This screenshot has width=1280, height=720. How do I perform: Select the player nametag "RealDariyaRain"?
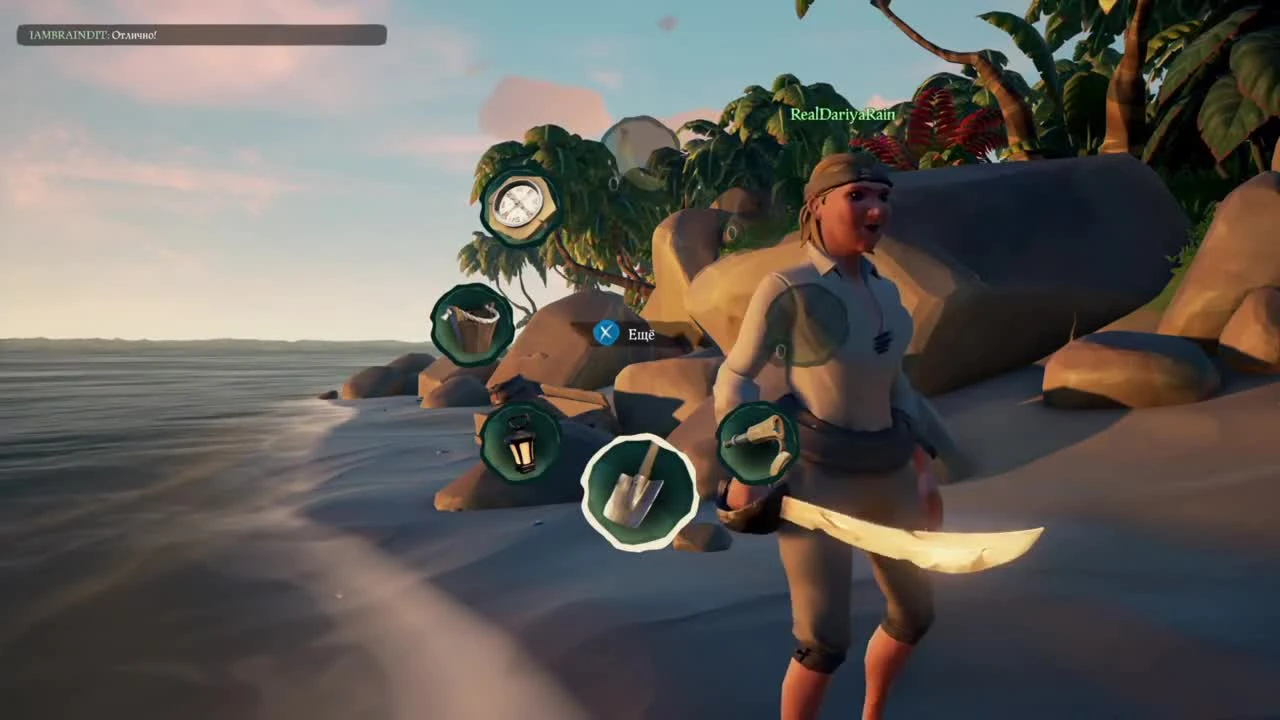842,114
